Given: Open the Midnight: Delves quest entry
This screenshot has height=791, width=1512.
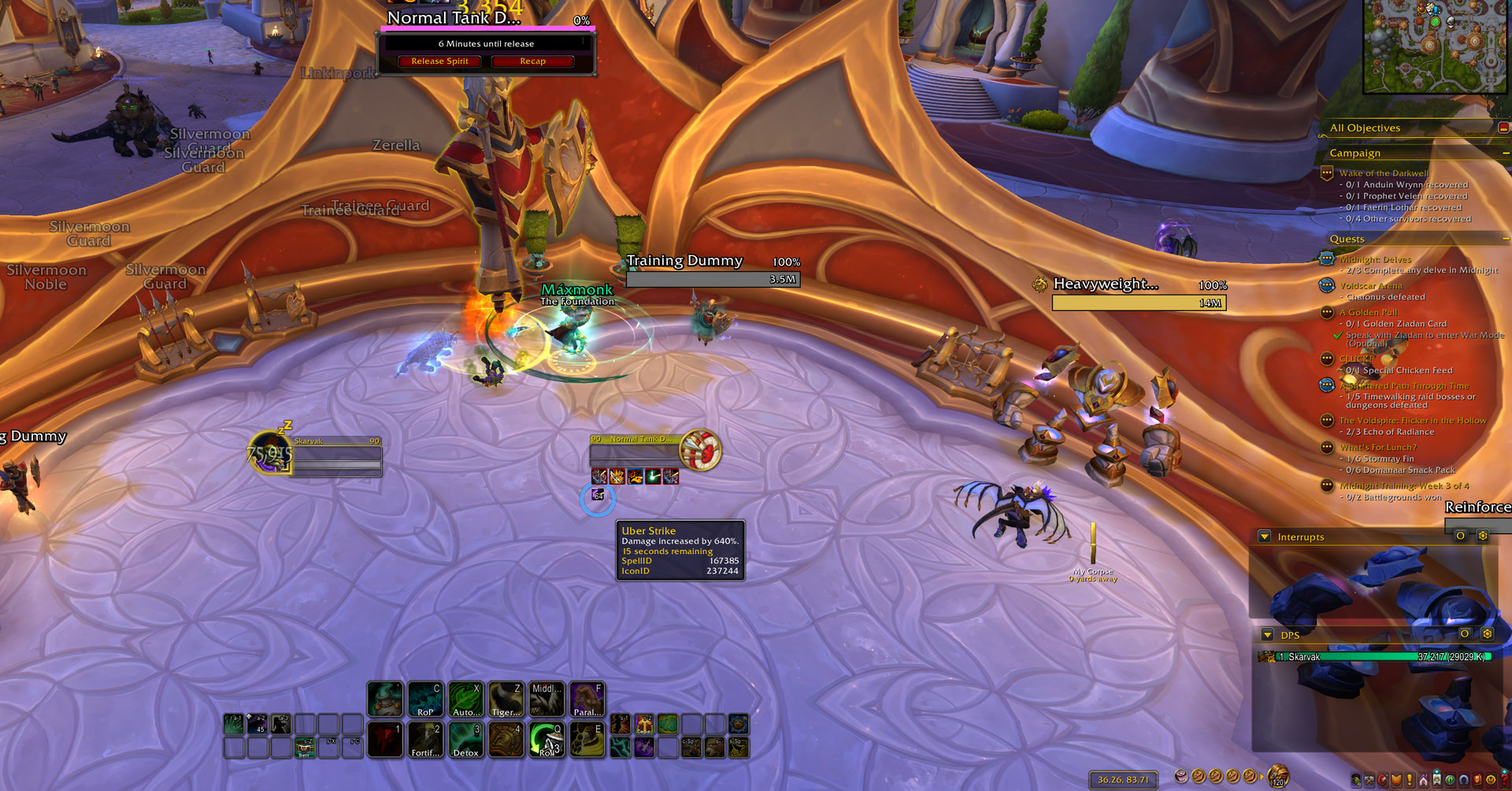Looking at the screenshot, I should point(1375,259).
